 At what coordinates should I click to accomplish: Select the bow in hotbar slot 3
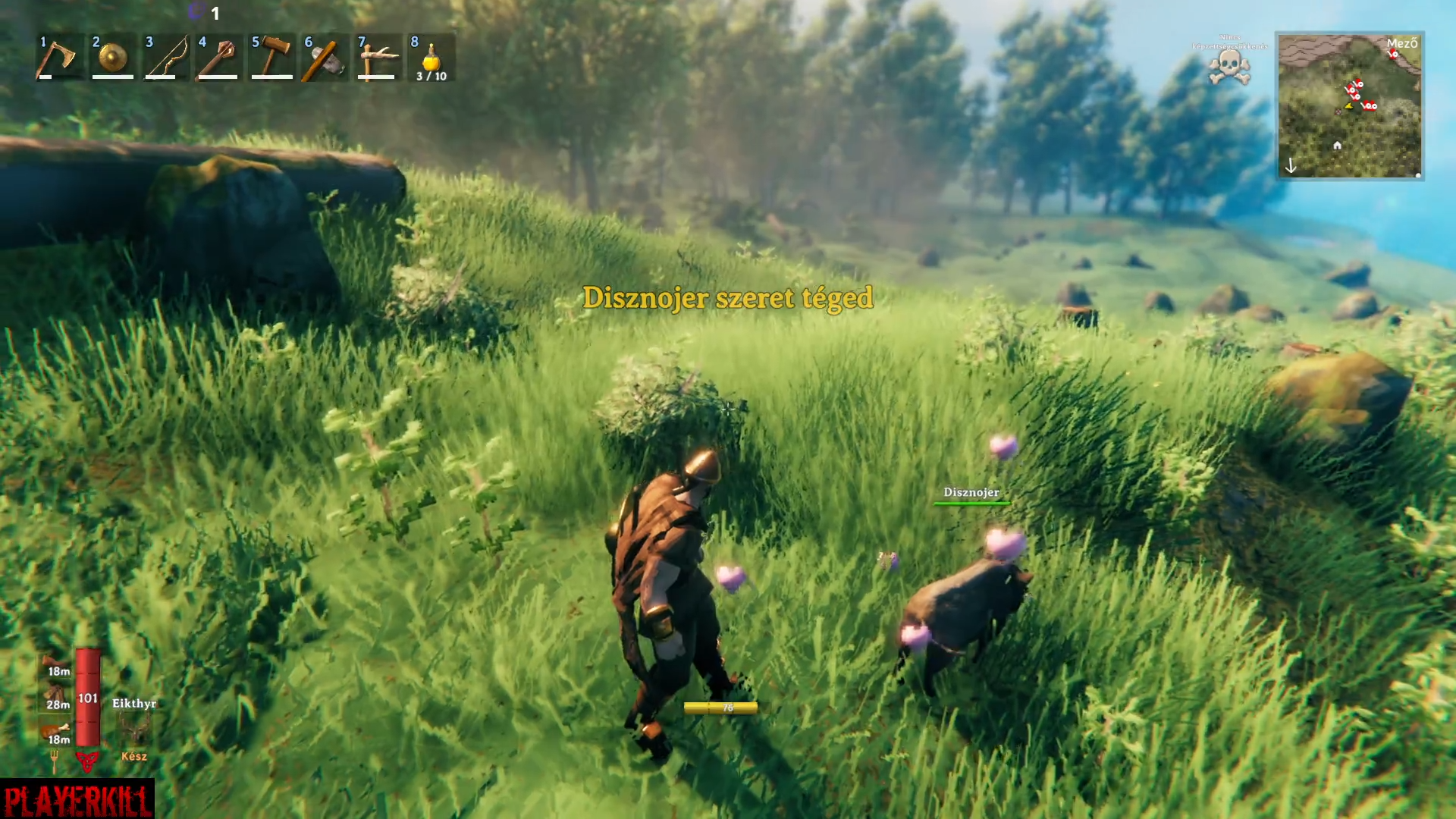[165, 58]
